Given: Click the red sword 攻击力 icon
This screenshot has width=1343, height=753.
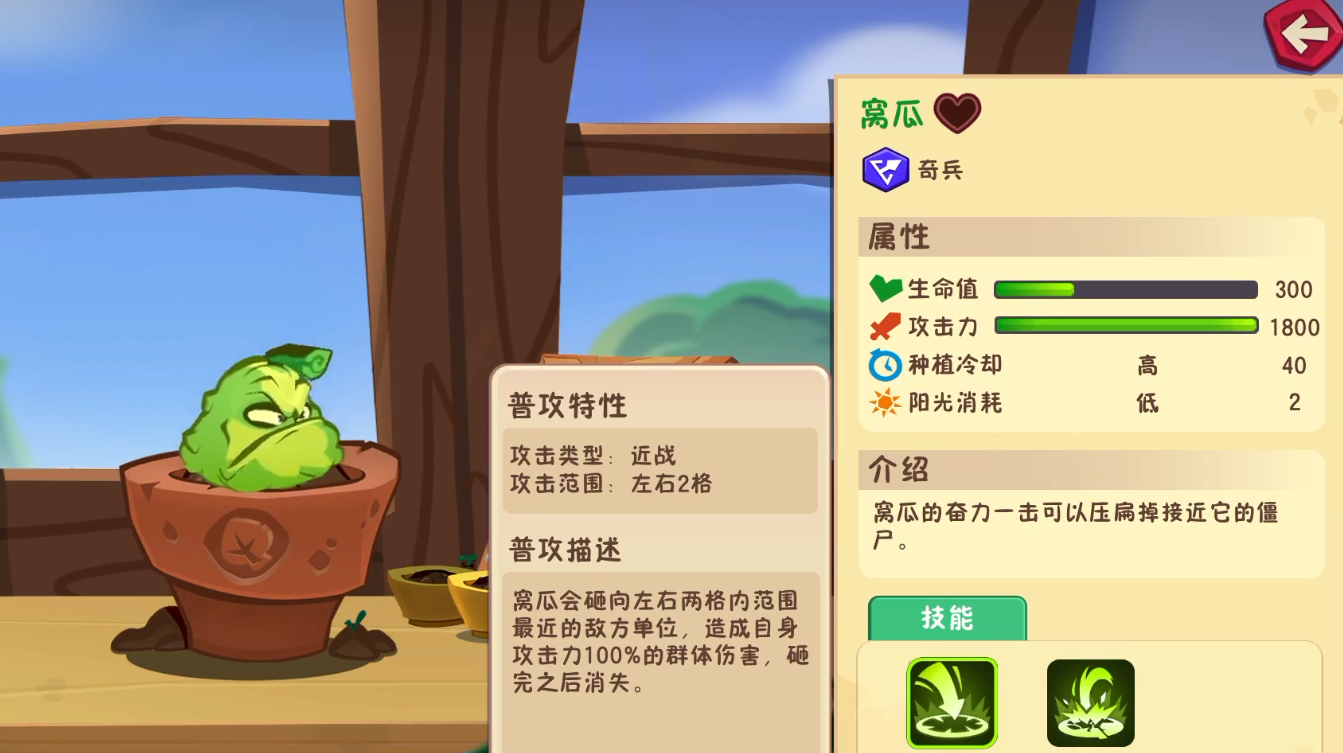Looking at the screenshot, I should tap(884, 325).
